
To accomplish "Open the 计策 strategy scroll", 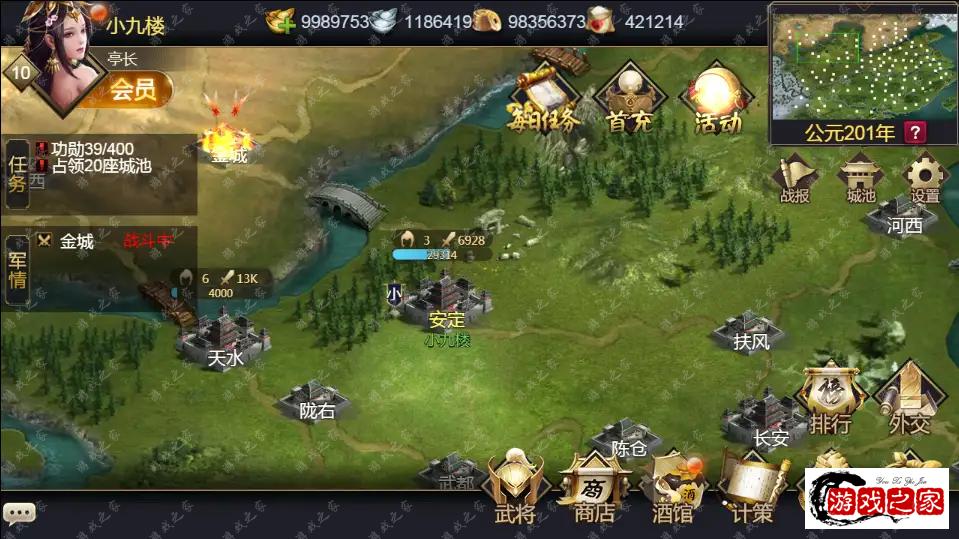I will tap(751, 489).
